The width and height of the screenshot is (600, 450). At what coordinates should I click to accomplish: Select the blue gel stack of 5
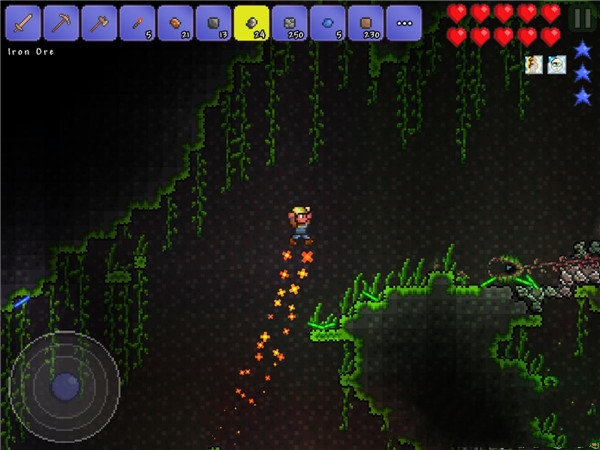point(327,21)
